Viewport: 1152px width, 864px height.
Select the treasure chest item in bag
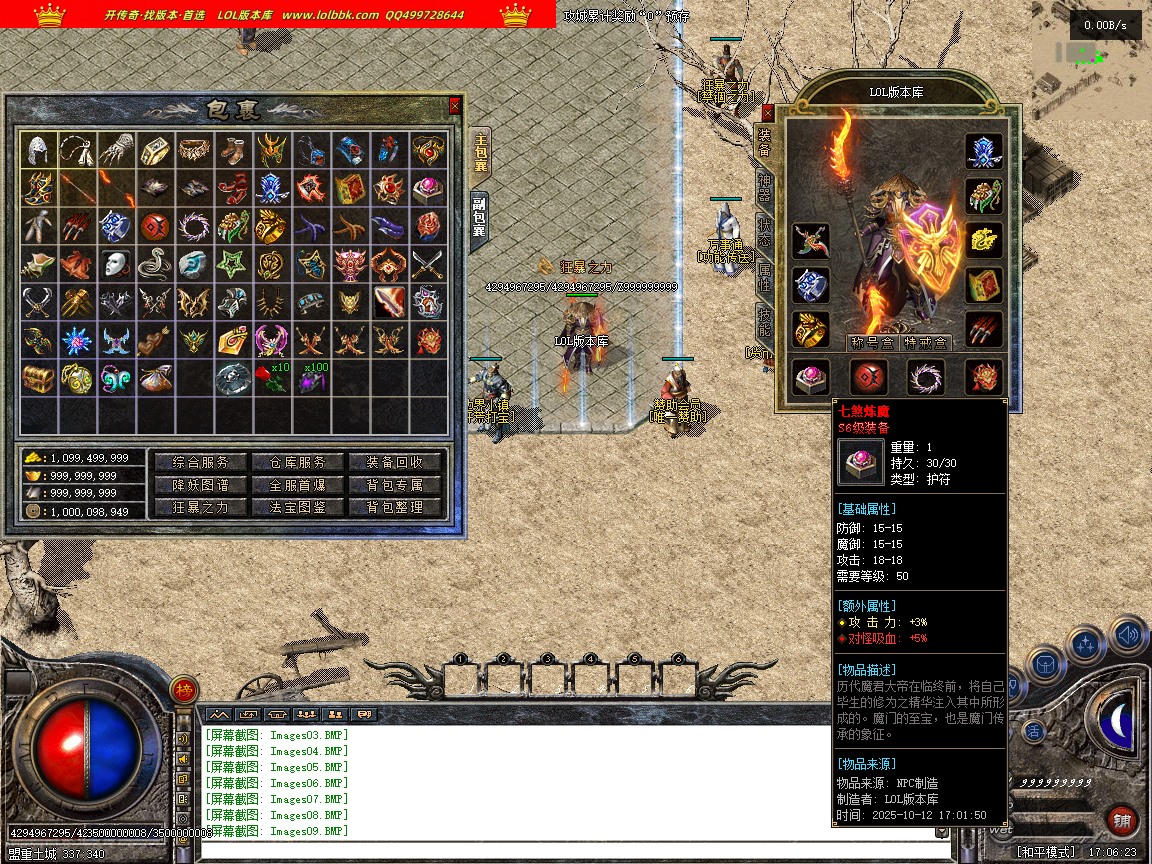(x=38, y=379)
